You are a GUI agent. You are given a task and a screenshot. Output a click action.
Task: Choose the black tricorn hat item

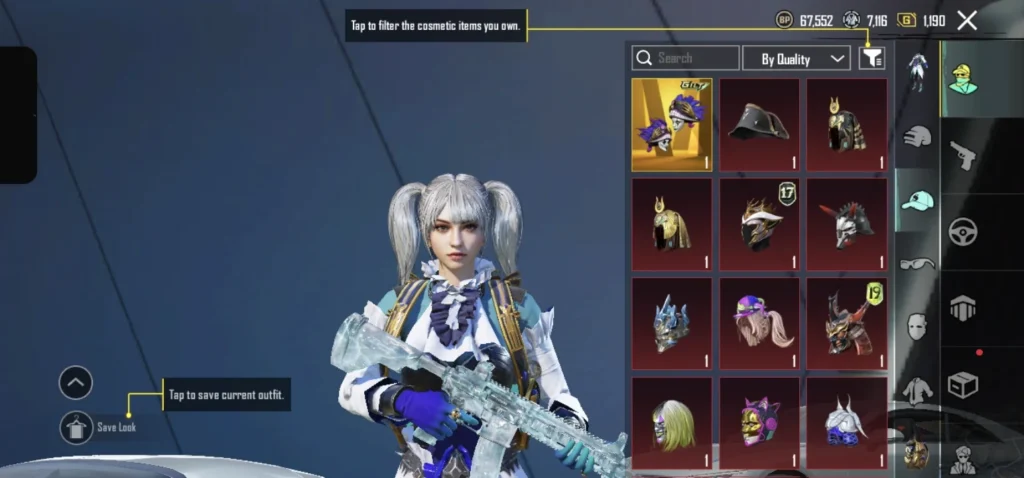(x=759, y=124)
